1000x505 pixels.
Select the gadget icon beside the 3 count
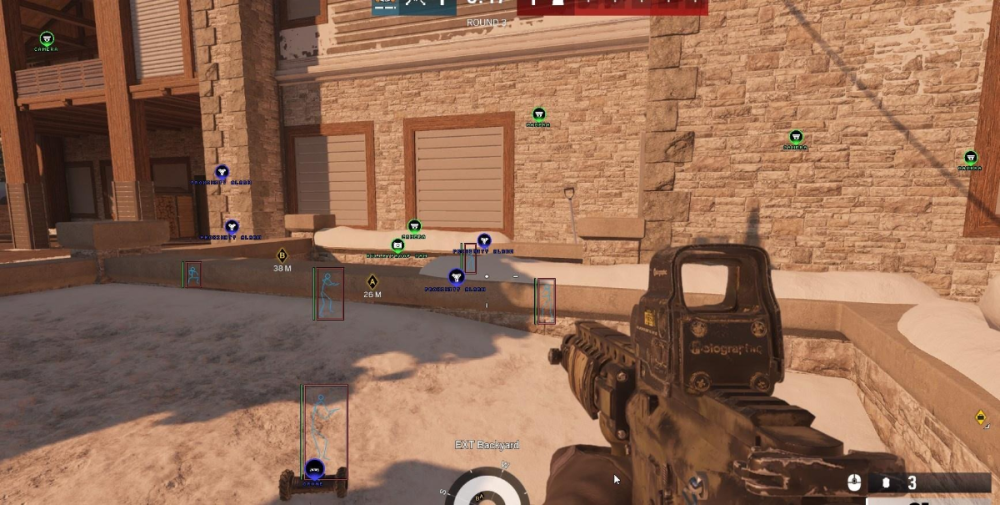886,484
